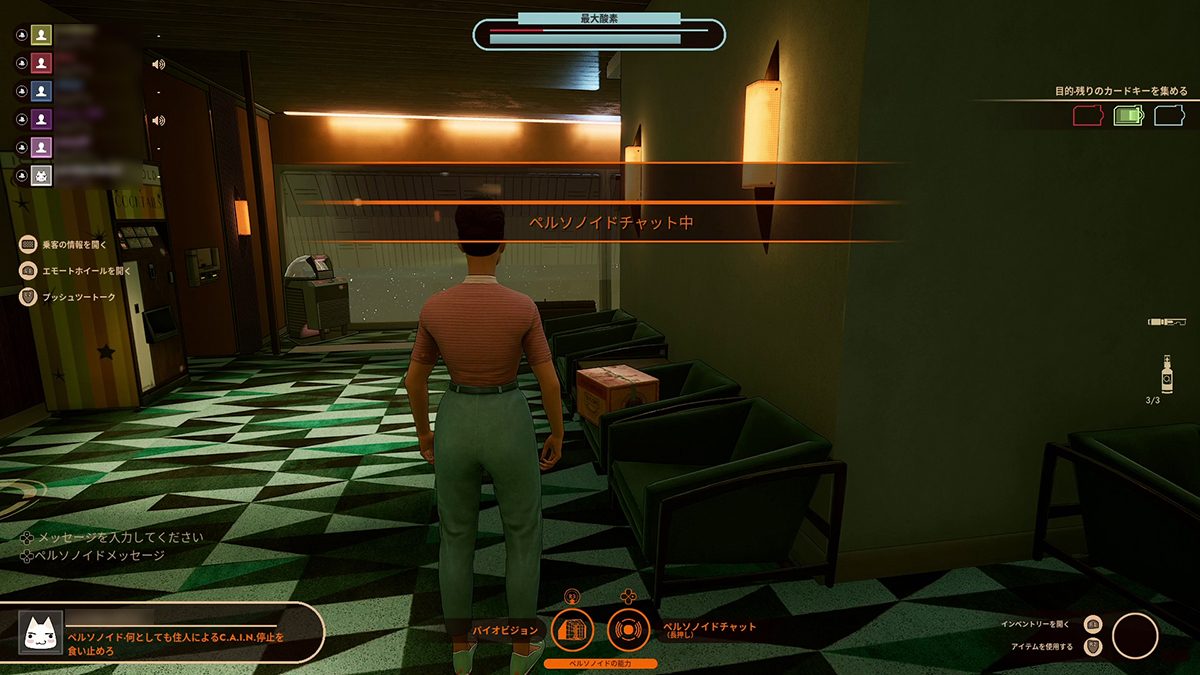
Task: Click the green collected keycard icon
Action: (1128, 116)
